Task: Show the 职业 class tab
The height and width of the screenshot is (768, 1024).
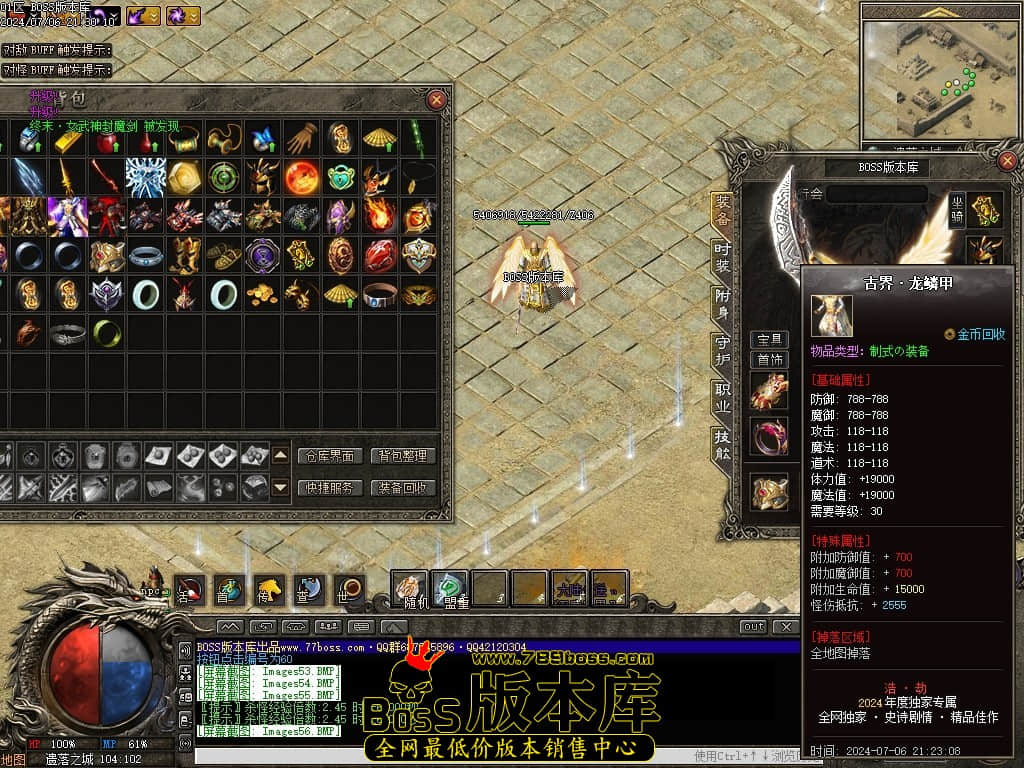Action: (x=722, y=397)
